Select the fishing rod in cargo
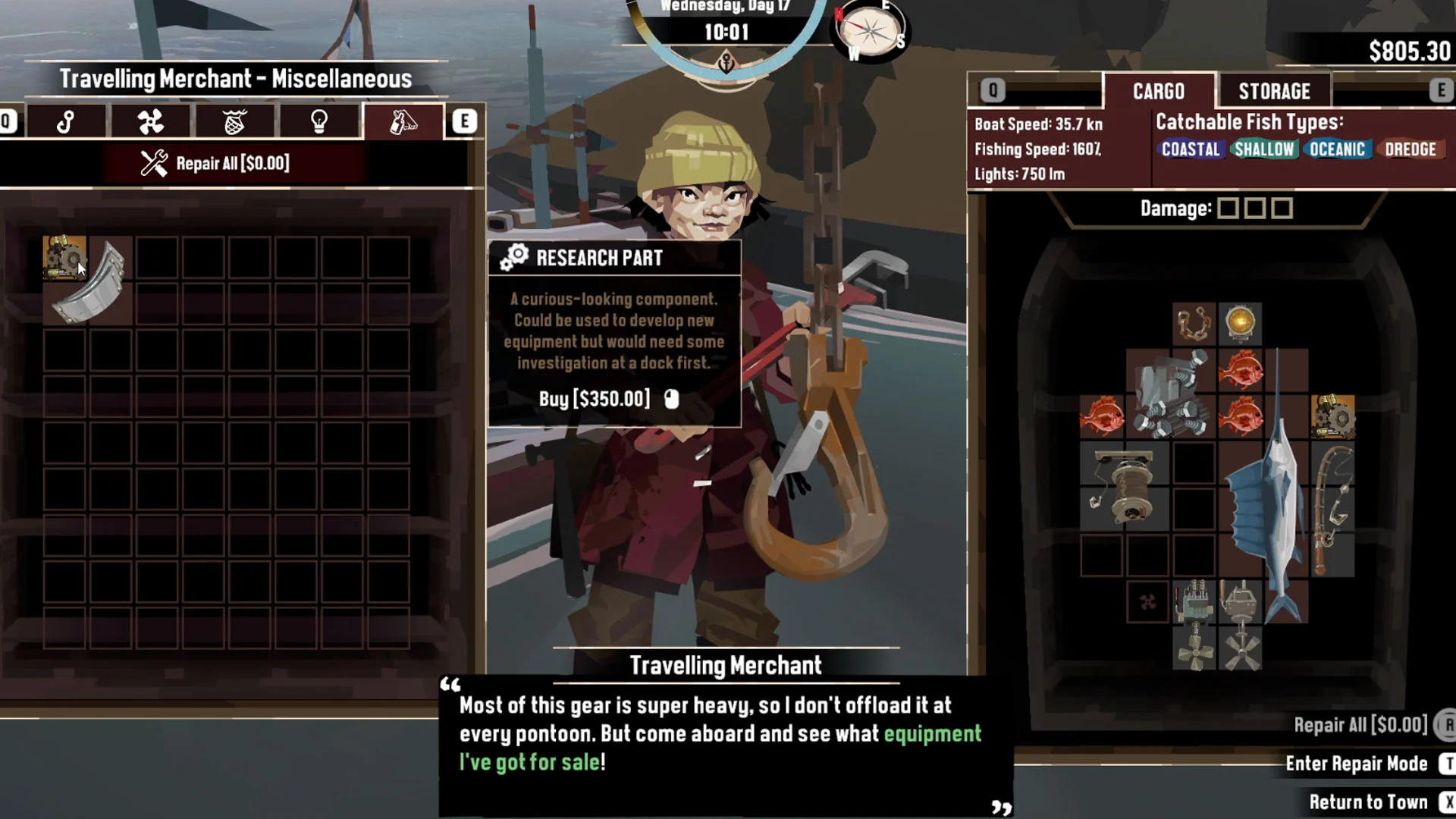1456x819 pixels. 1332,508
